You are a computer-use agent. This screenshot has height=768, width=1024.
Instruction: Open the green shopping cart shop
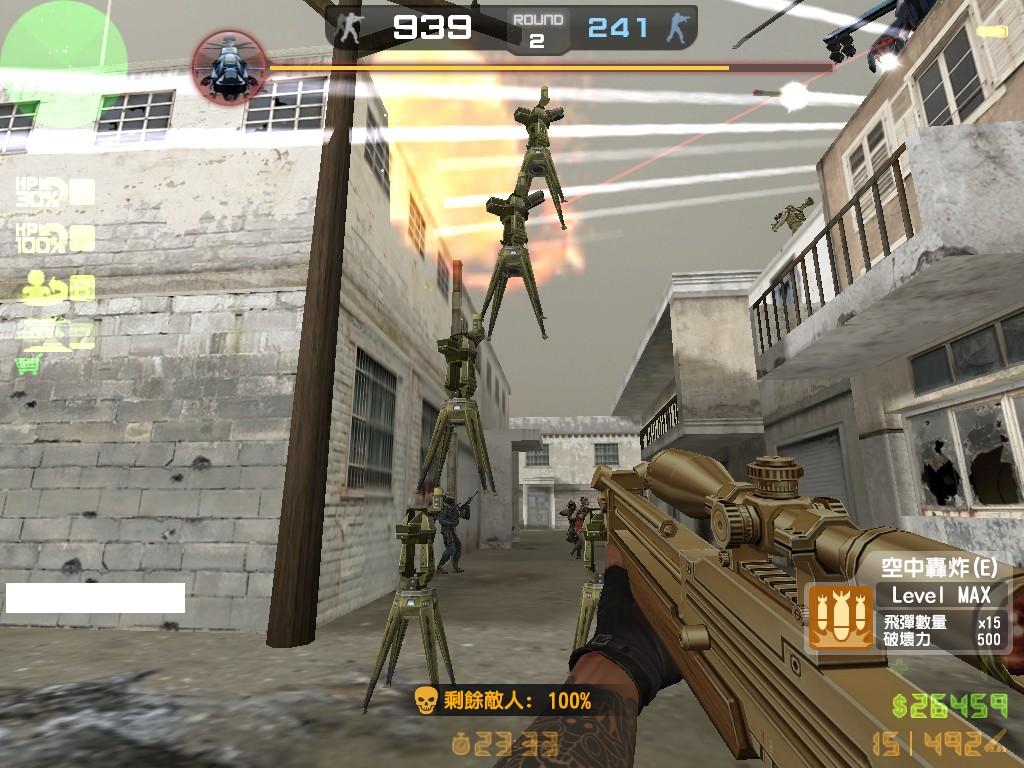coord(27,366)
